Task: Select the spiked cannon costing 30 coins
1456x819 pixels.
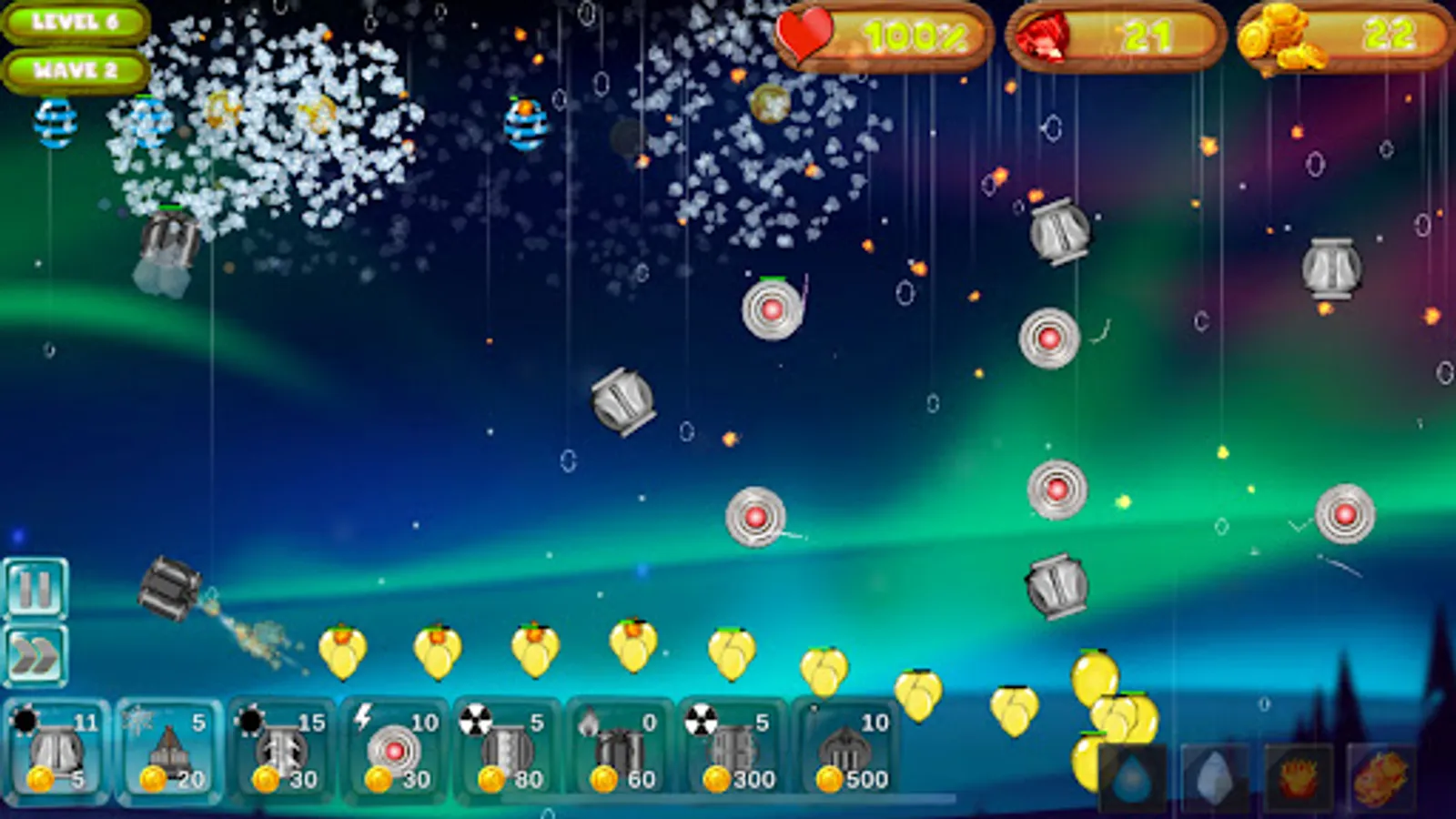Action: click(x=282, y=755)
